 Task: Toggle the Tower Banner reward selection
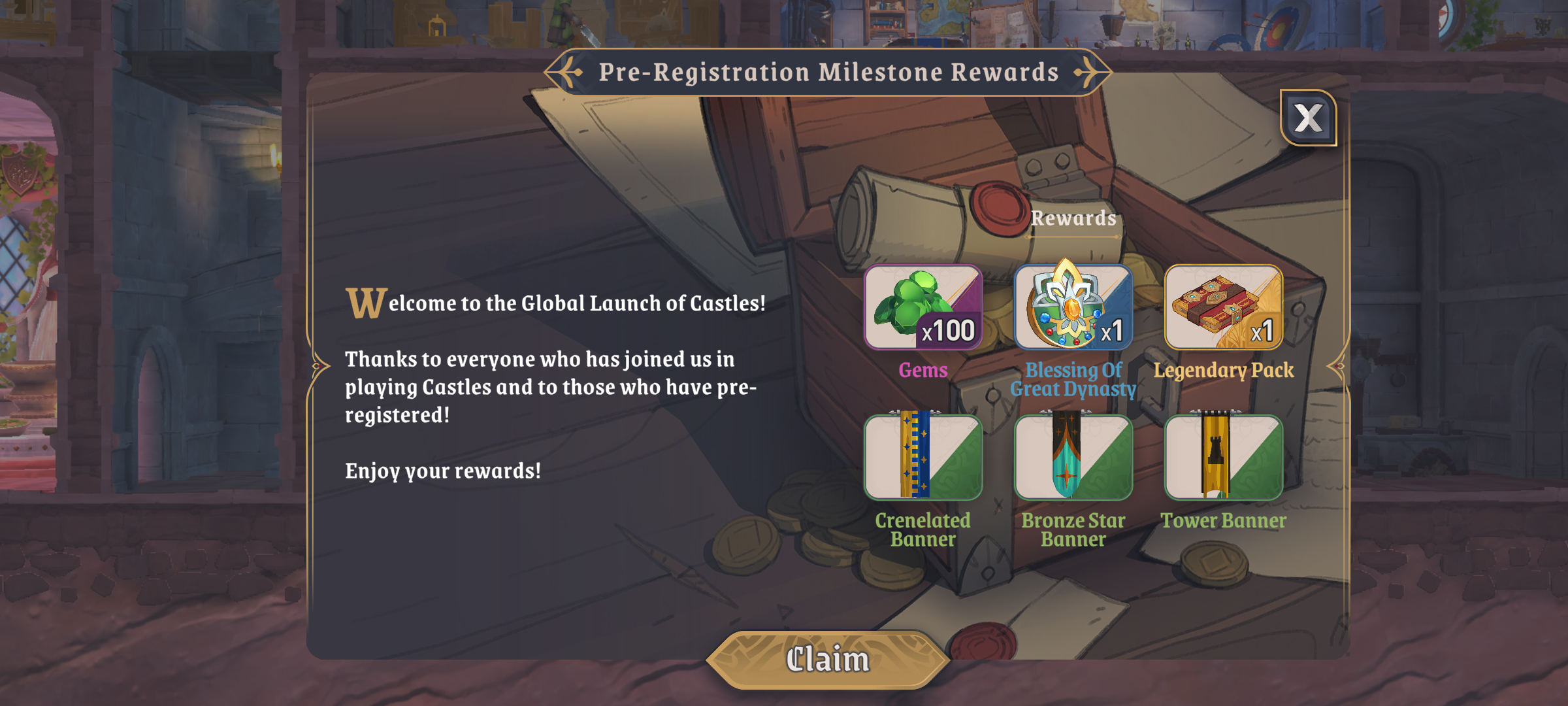coord(1223,458)
